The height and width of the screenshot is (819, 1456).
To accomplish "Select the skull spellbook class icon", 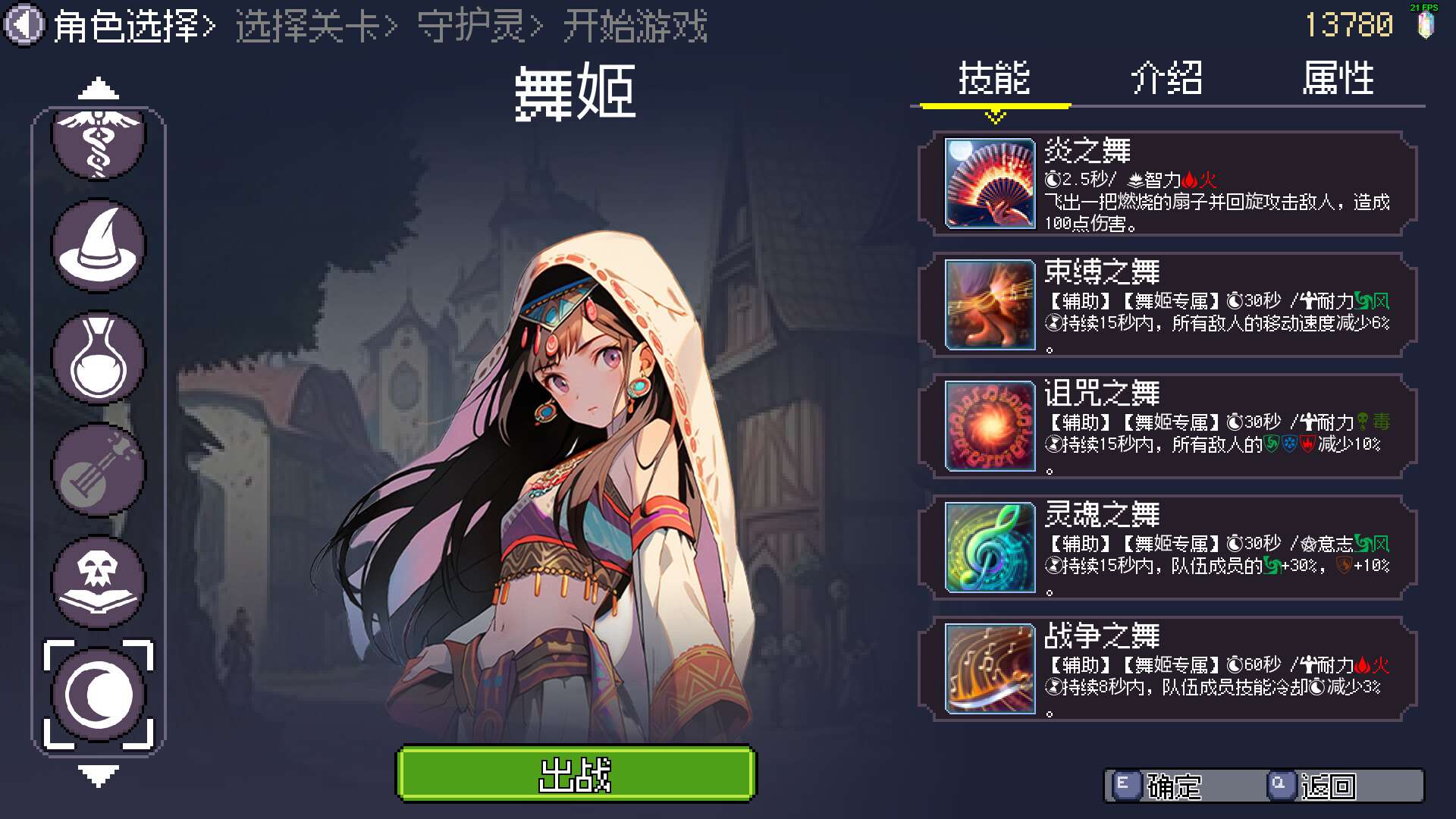I will pyautogui.click(x=98, y=580).
